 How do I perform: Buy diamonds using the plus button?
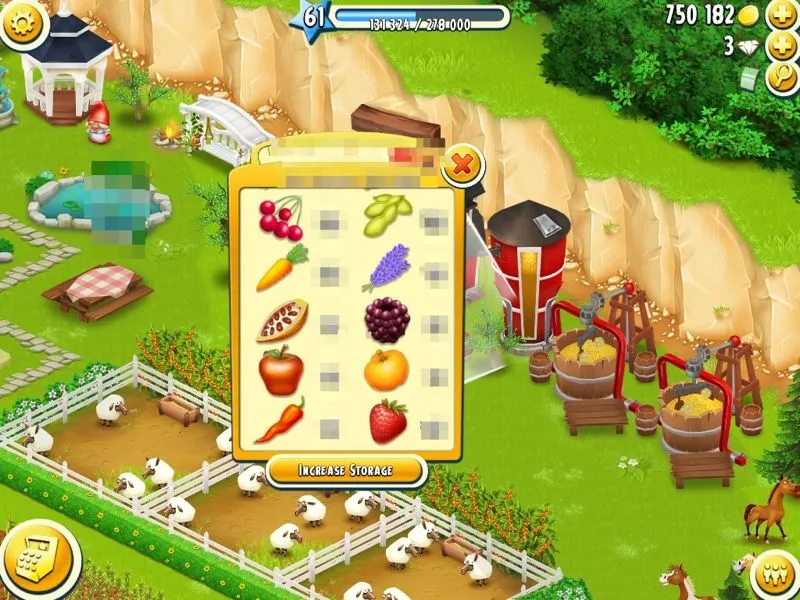coord(781,46)
